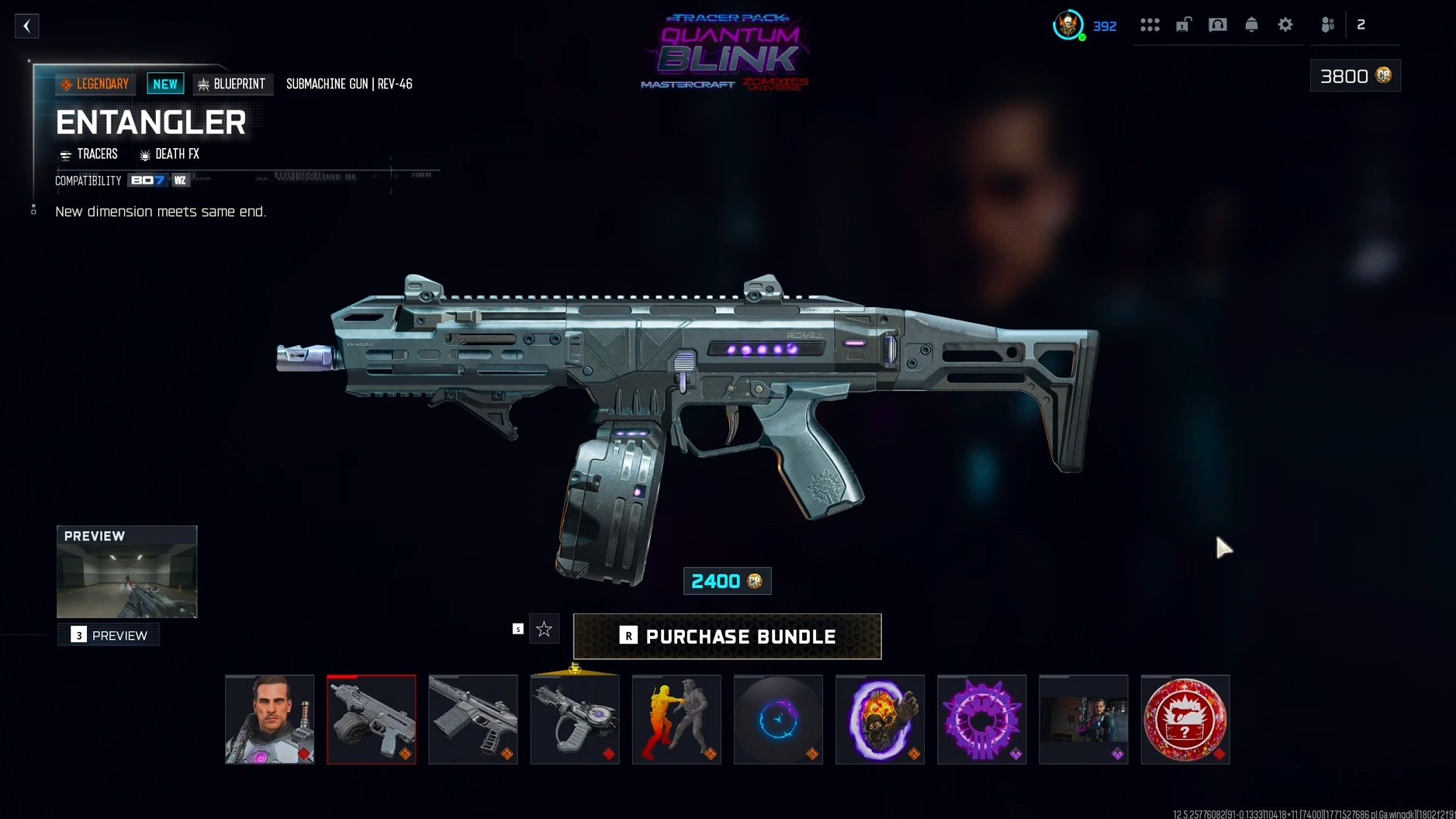Select the WZ compatibility badge

179,180
